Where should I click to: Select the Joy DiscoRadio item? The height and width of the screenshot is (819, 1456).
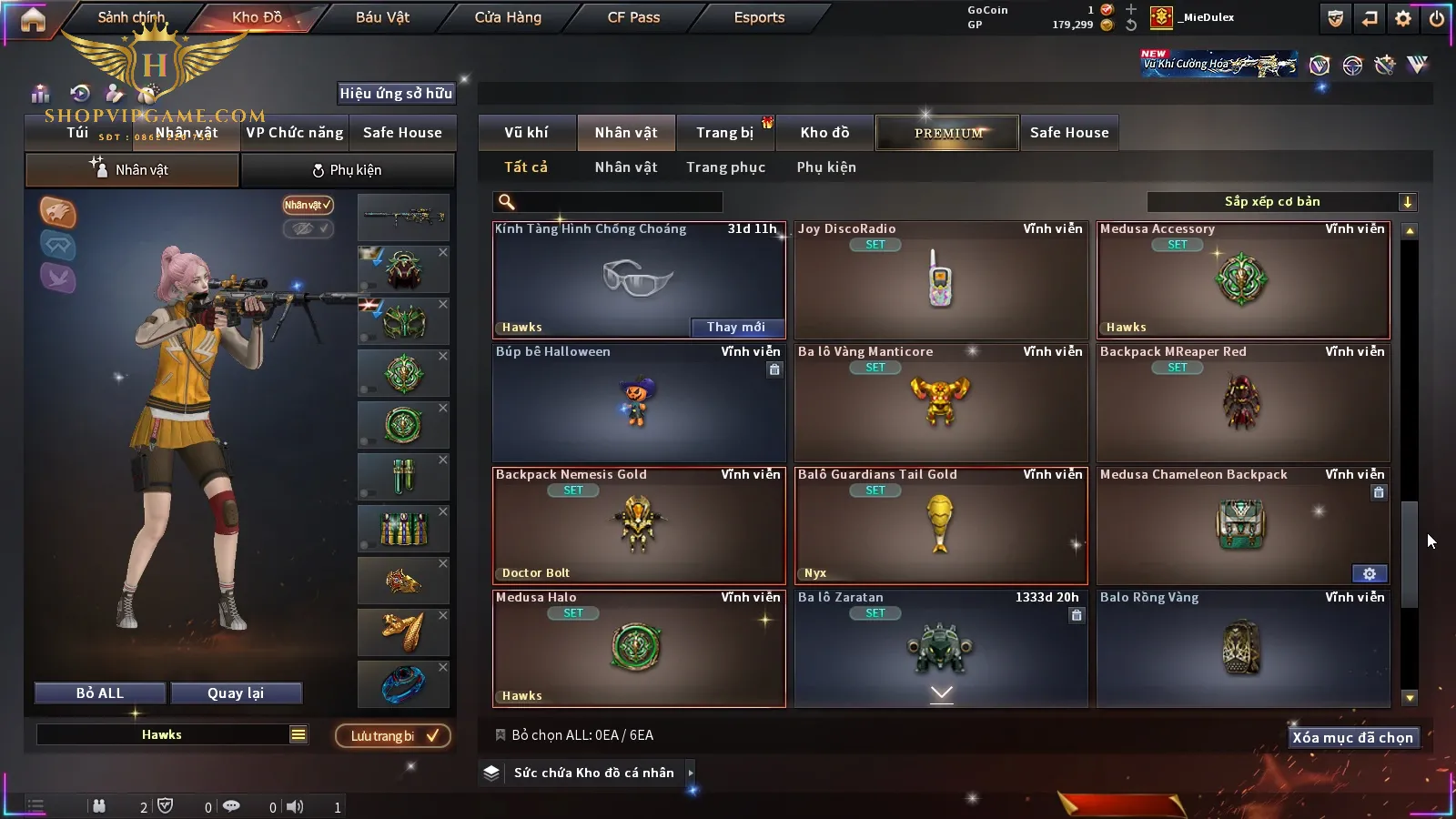coord(941,280)
